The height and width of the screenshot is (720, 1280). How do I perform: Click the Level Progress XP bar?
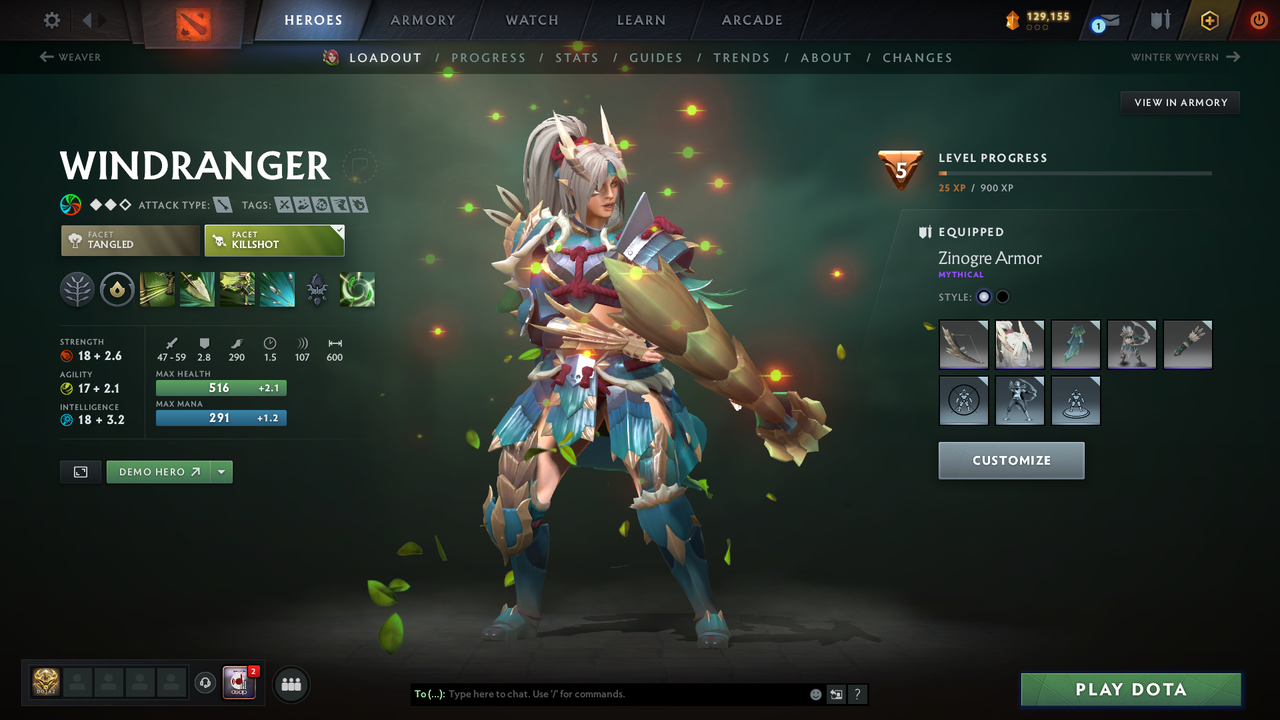[x=1075, y=171]
